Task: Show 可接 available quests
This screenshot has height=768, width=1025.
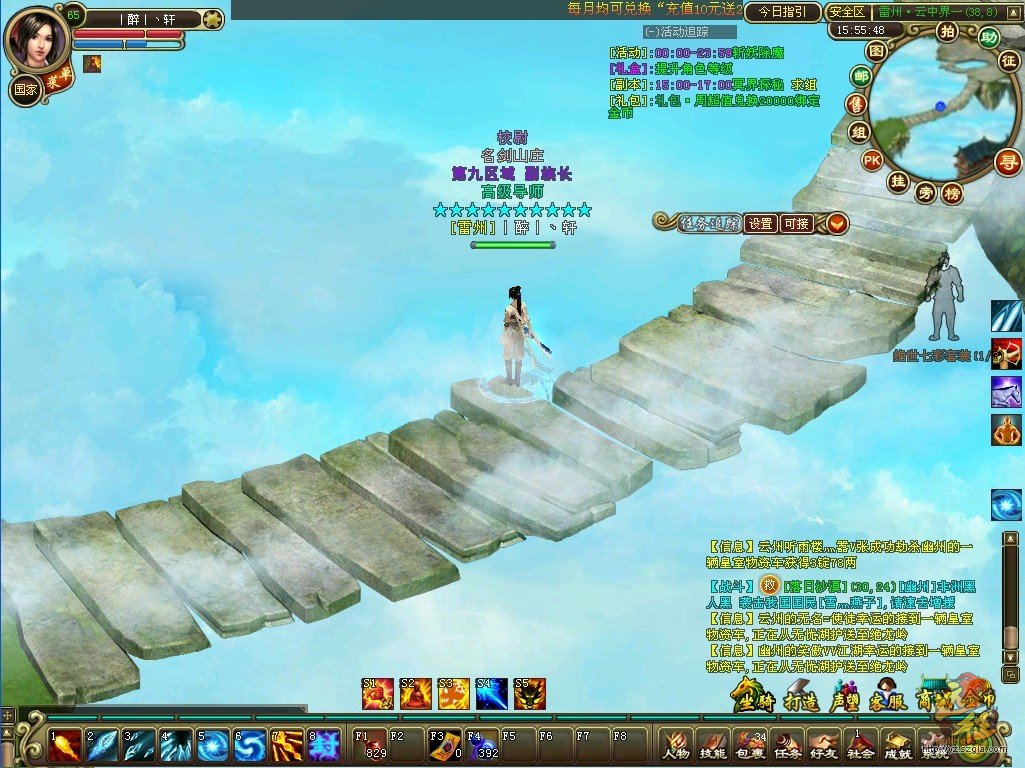Action: pos(797,224)
